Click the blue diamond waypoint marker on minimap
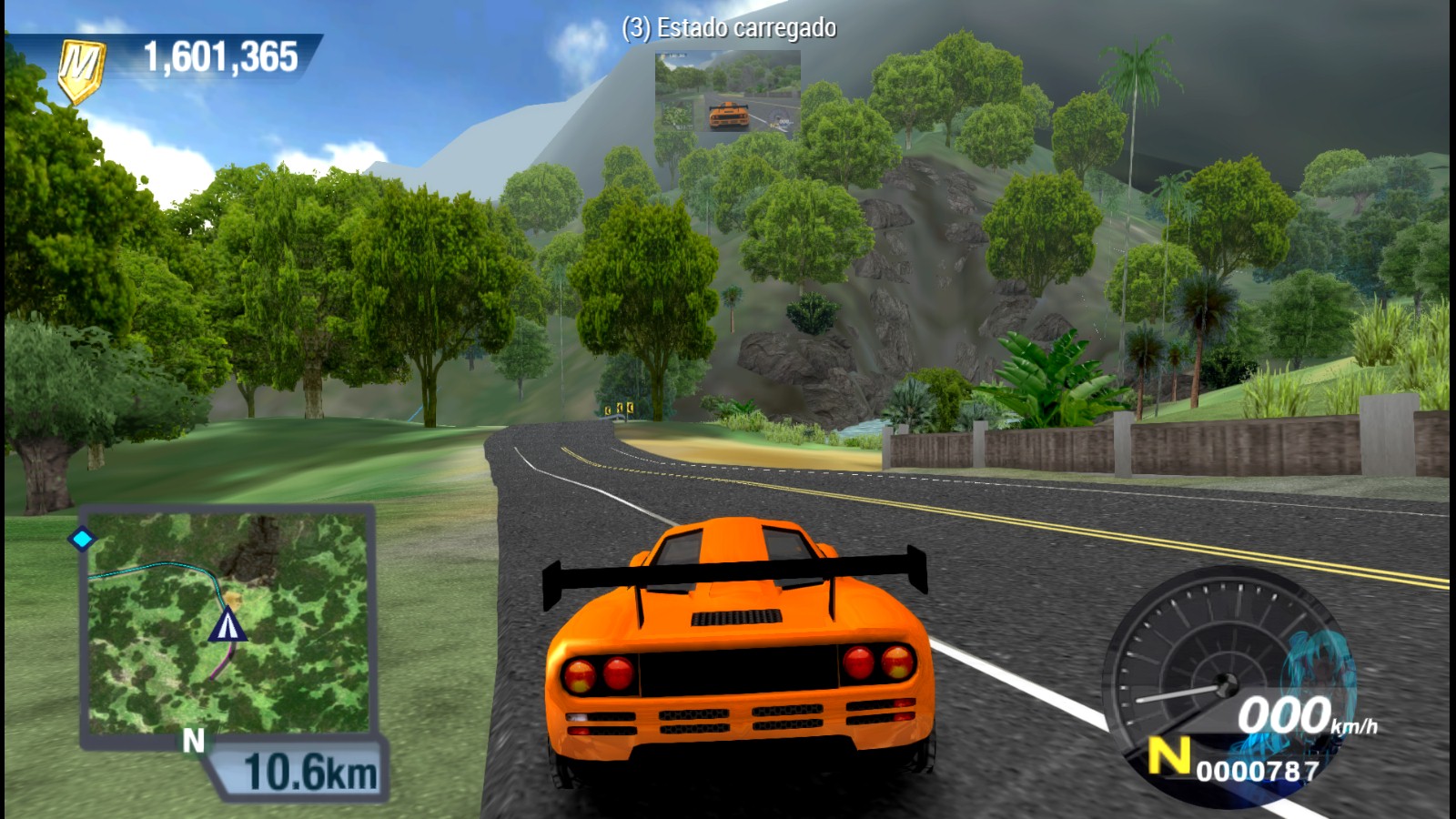This screenshot has width=1456, height=819. pos(84,539)
